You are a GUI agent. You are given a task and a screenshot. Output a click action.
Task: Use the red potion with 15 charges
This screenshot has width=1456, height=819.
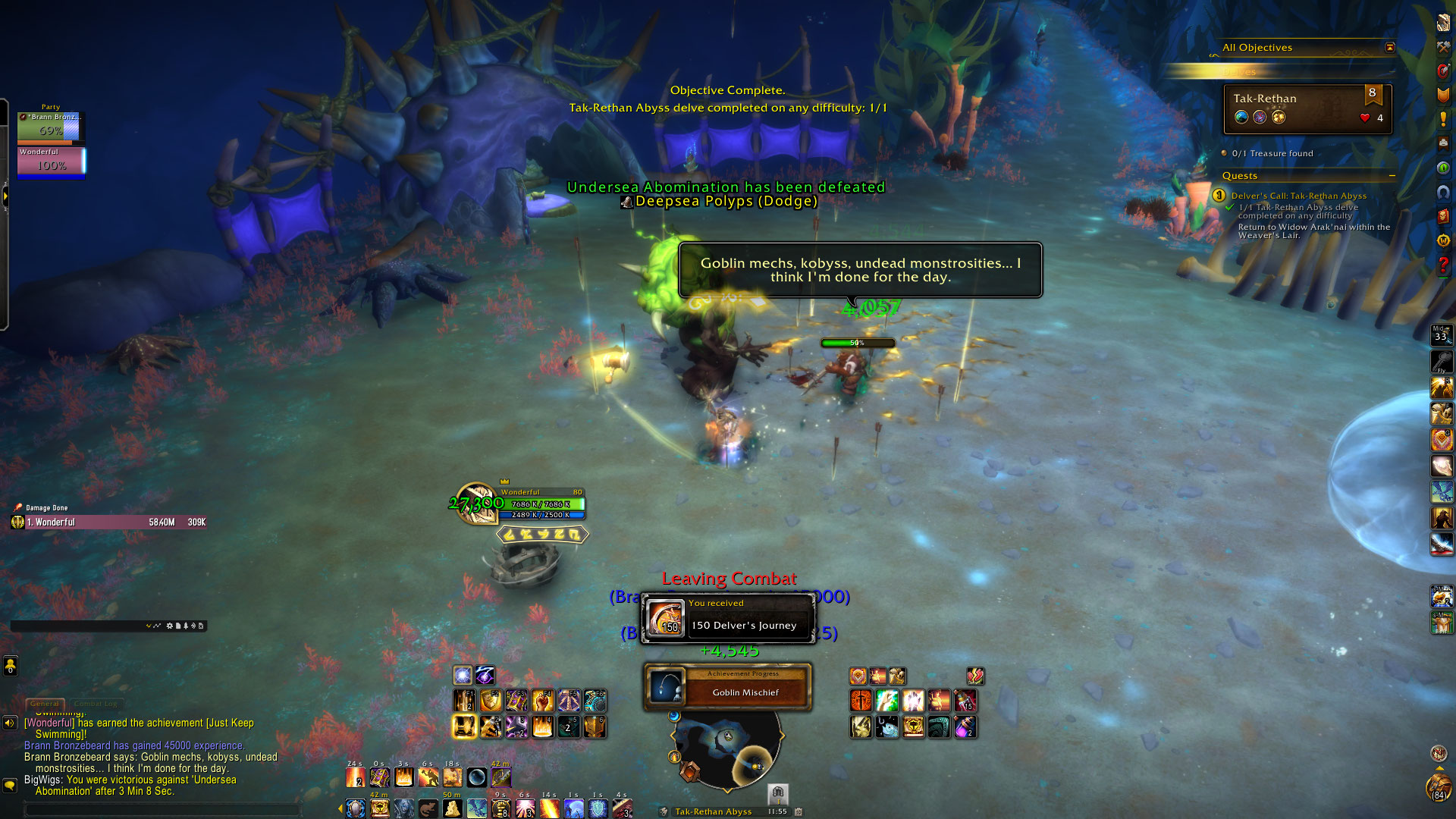965,701
